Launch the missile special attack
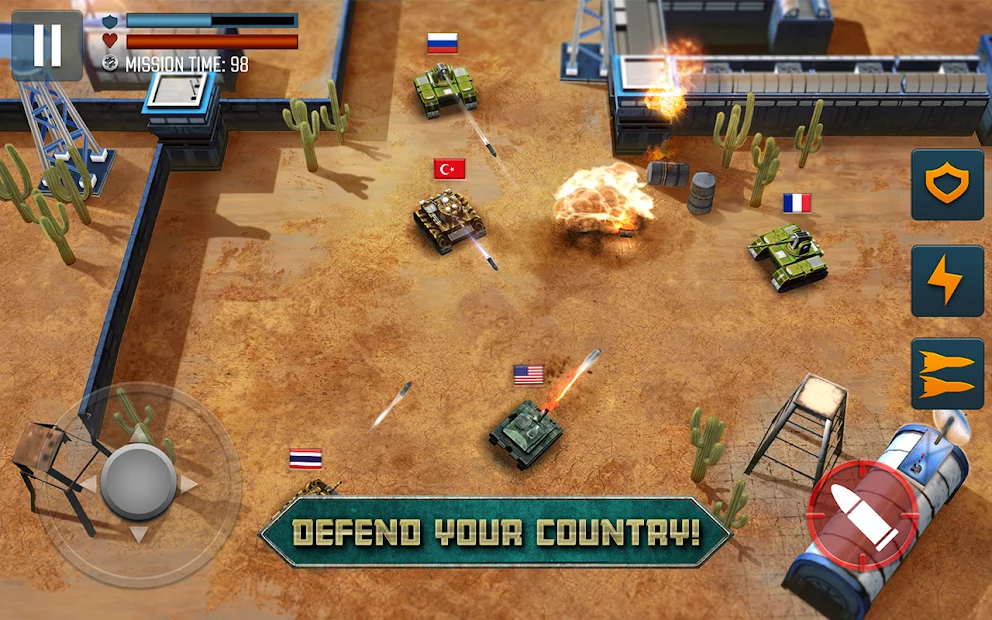Screen dimensions: 992x620 (x=947, y=374)
